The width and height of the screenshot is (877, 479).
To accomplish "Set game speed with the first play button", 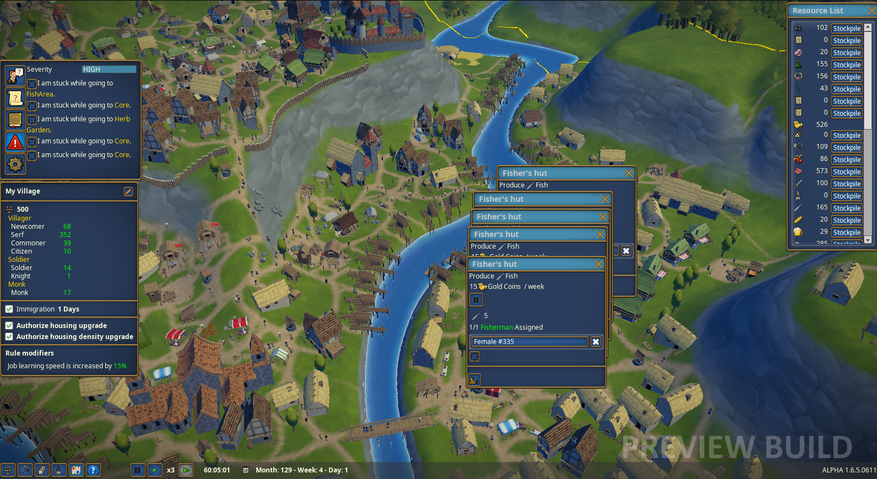I will point(154,469).
